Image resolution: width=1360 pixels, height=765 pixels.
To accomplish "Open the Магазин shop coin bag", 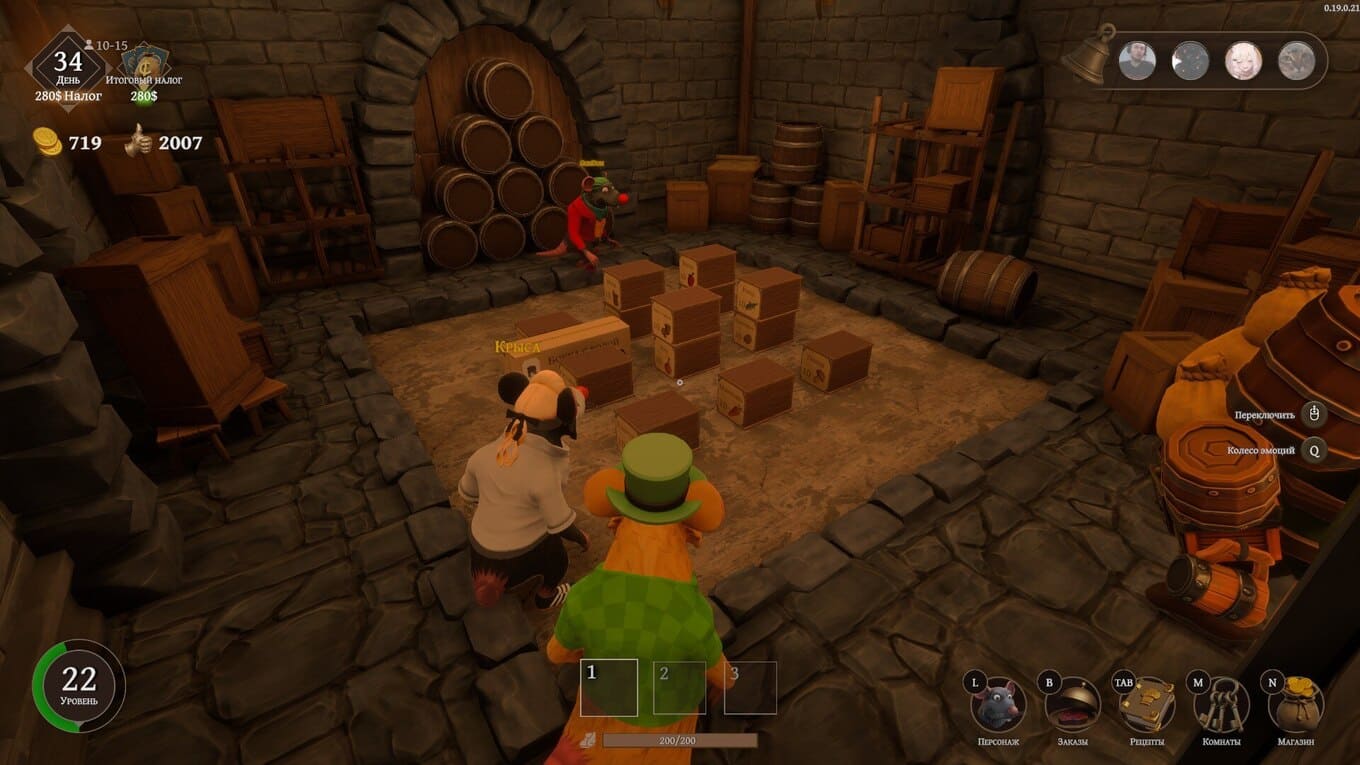I will tap(1295, 705).
